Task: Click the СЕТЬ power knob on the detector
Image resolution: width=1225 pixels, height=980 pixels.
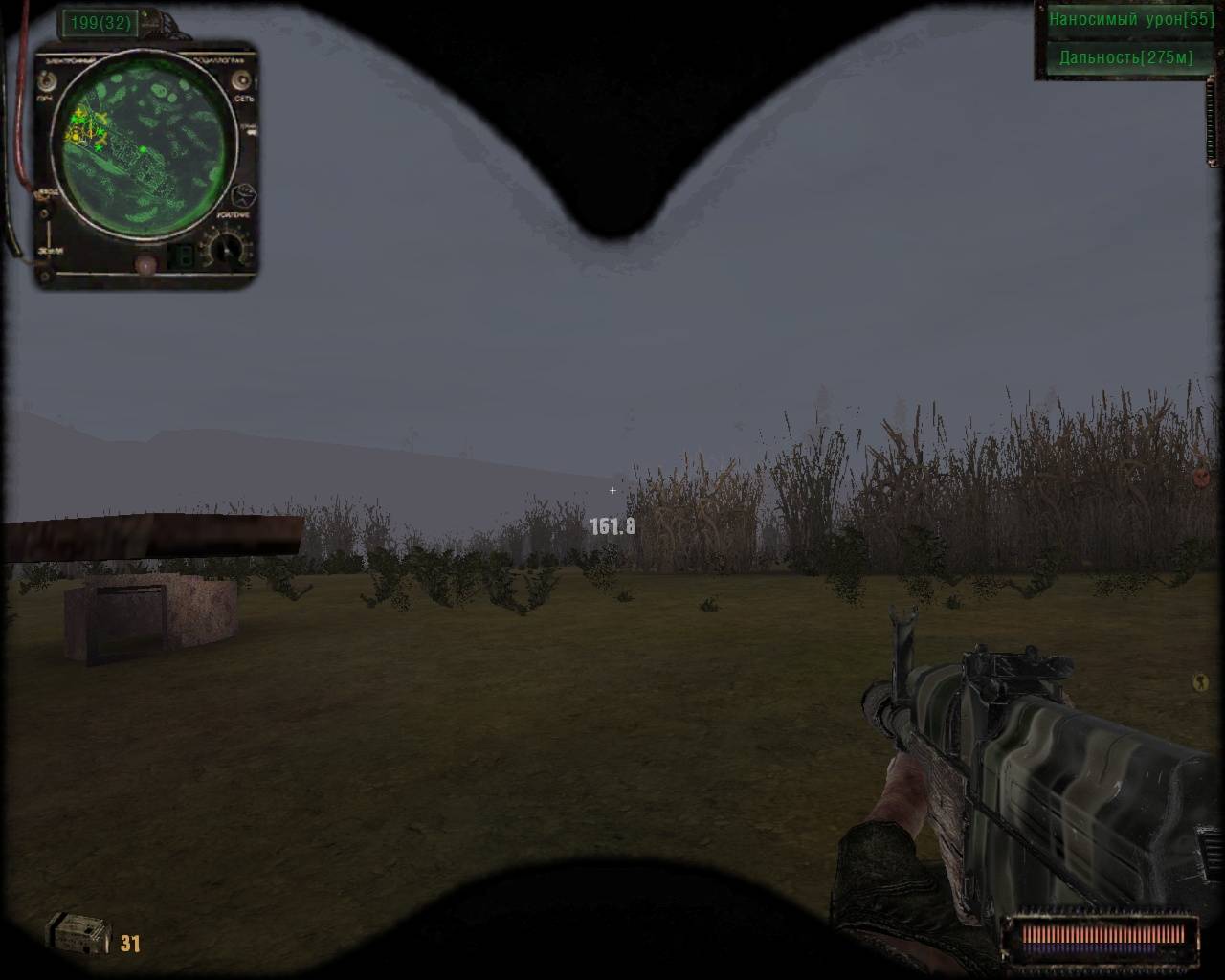Action: (241, 80)
